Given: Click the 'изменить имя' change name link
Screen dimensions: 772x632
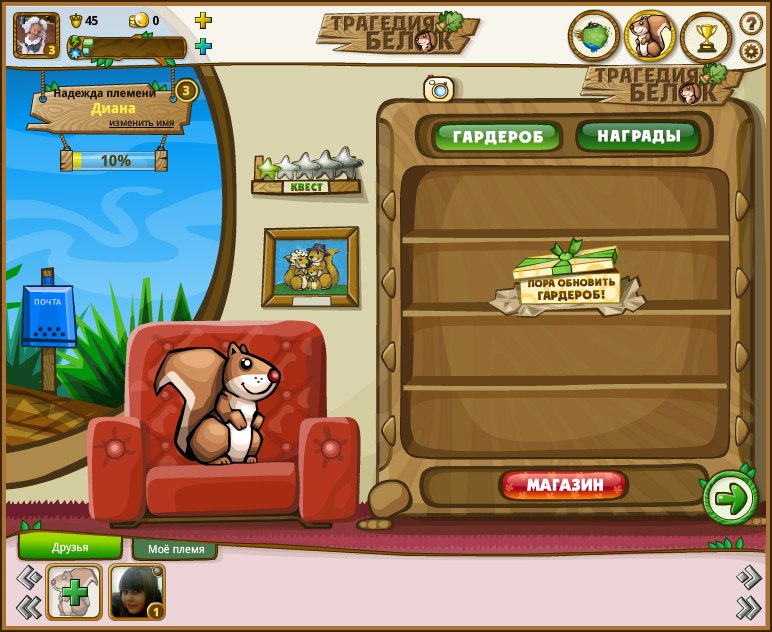Looking at the screenshot, I should tap(141, 123).
